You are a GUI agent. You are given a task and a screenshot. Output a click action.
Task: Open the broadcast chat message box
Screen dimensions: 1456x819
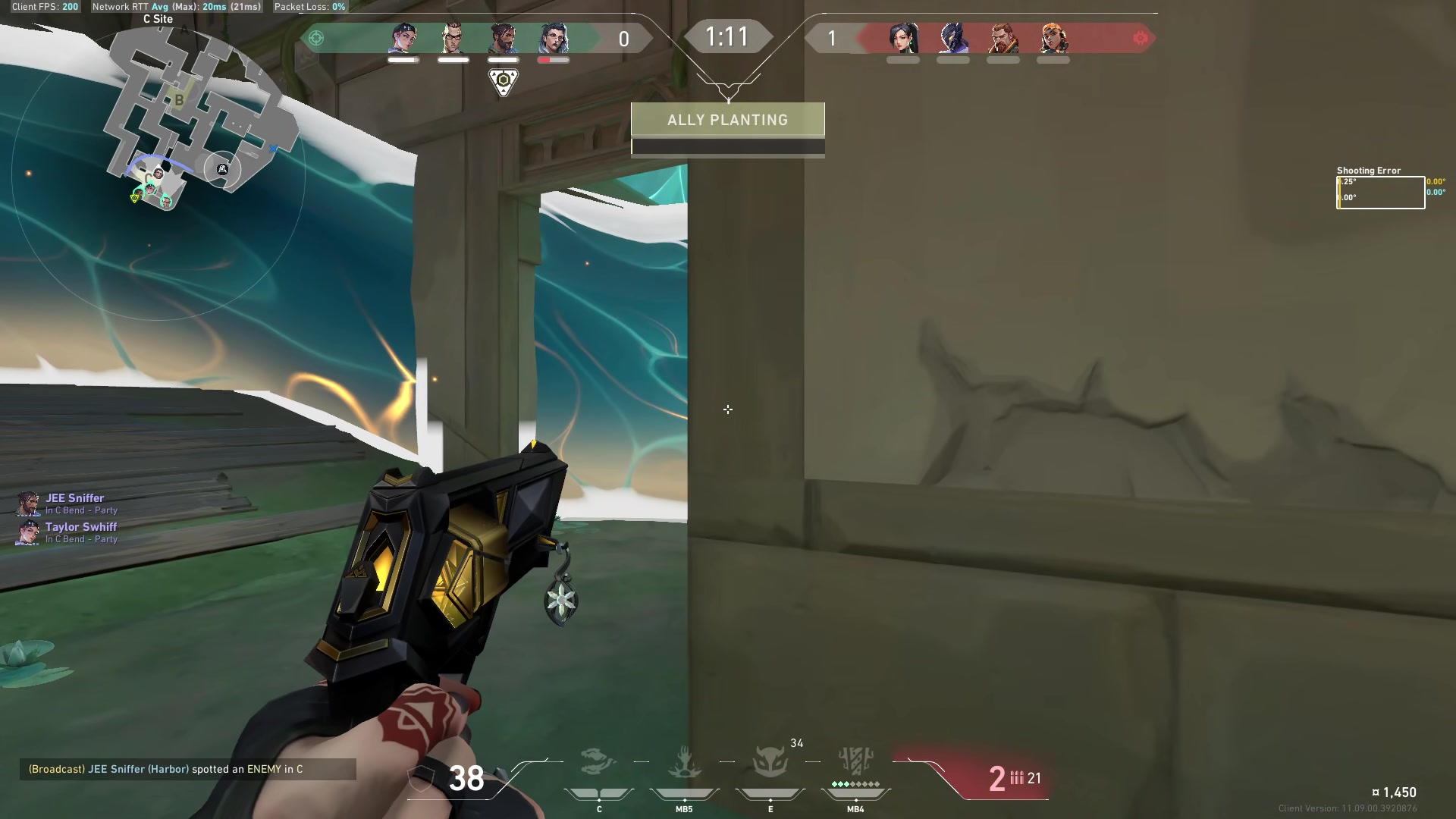pos(187,769)
